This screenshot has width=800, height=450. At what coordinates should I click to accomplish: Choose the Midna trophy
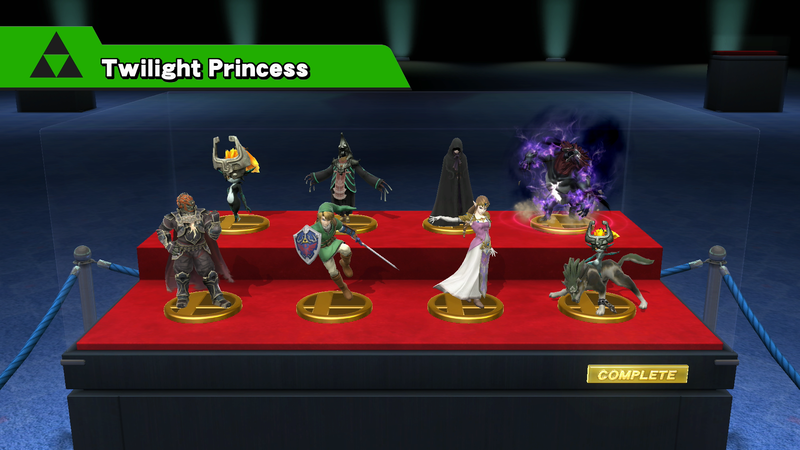[236, 180]
